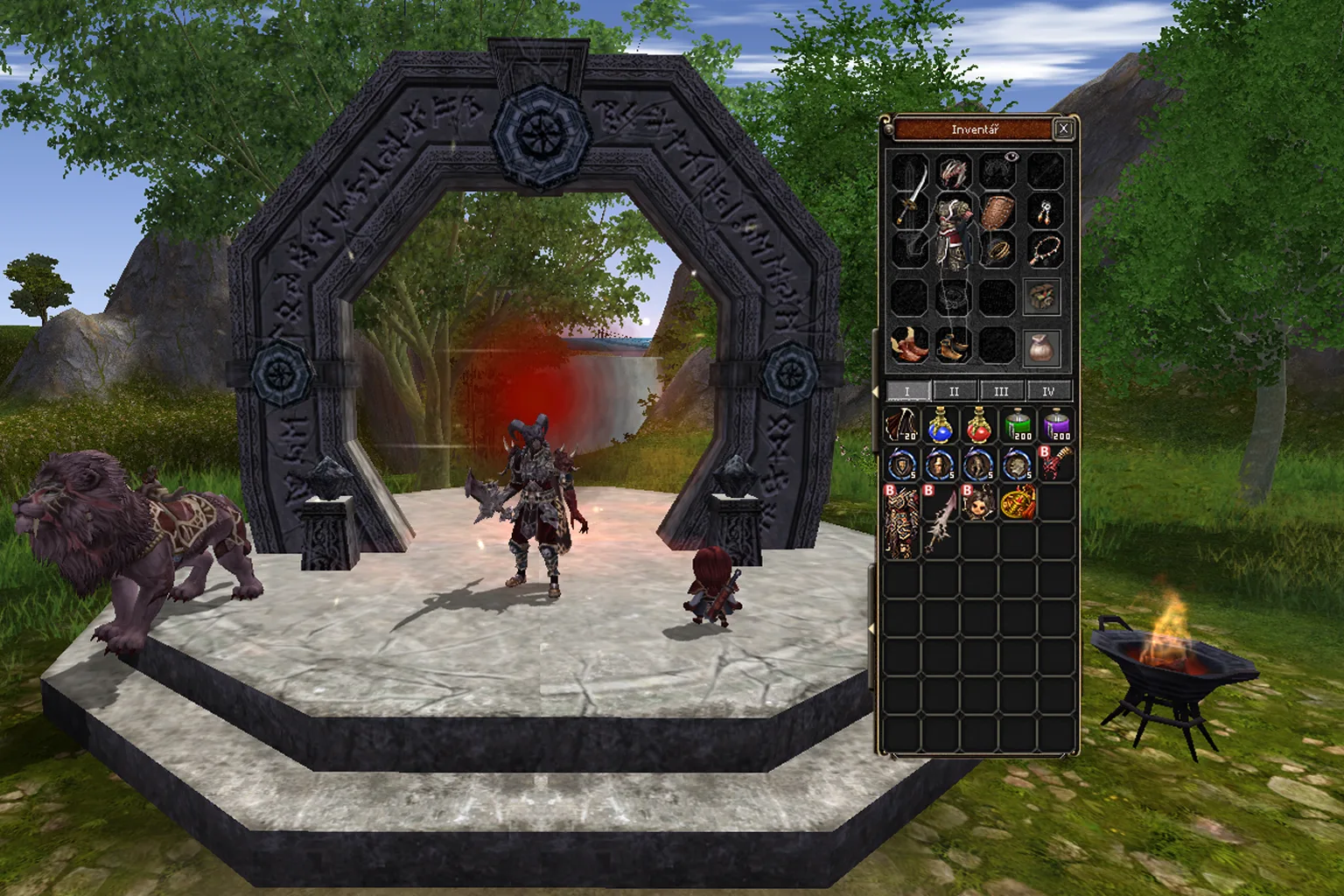Select the earrings in the jewelry slot
This screenshot has height=896, width=1344.
pos(1045,213)
